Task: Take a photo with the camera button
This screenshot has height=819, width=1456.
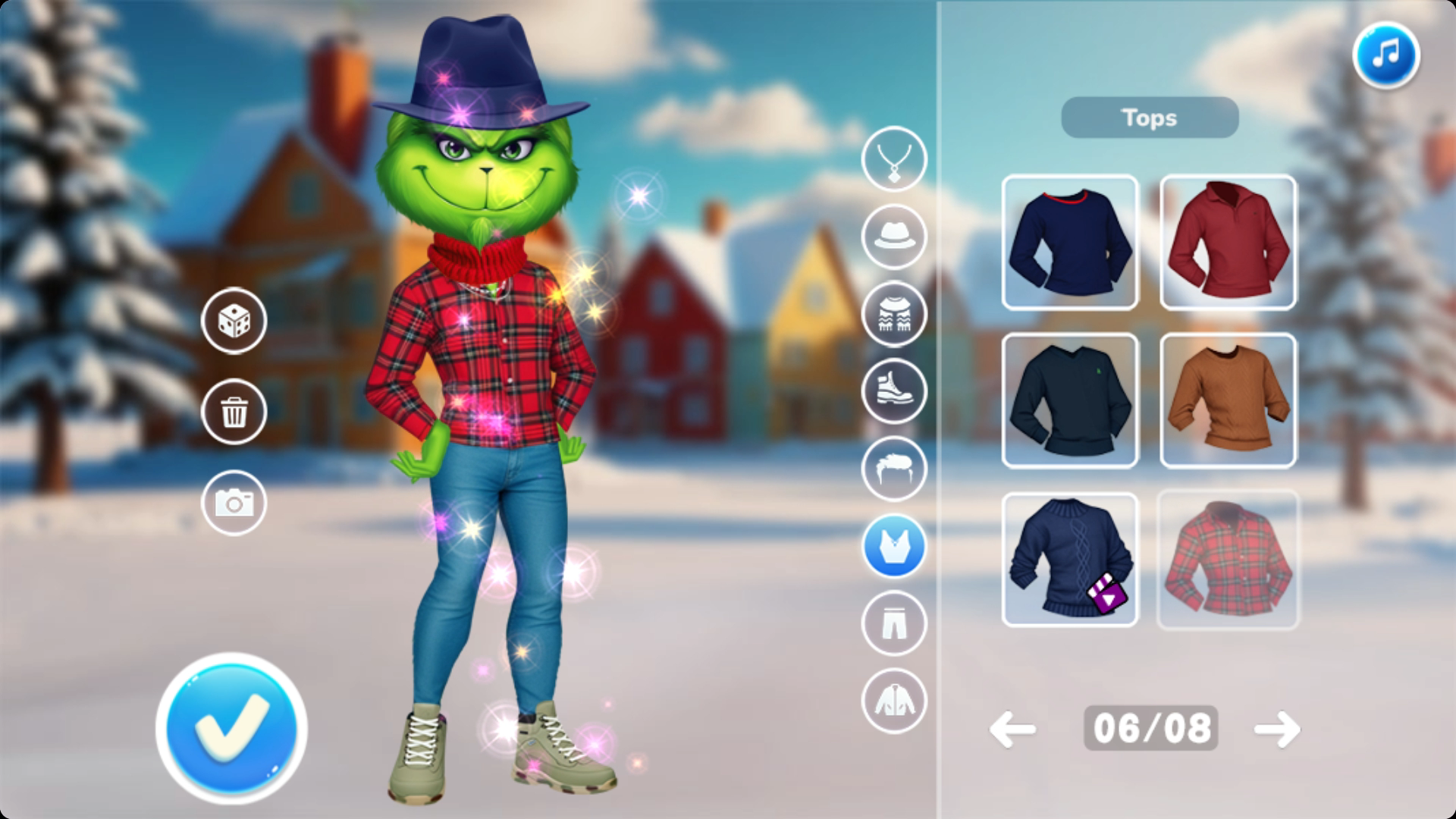Action: click(x=234, y=502)
